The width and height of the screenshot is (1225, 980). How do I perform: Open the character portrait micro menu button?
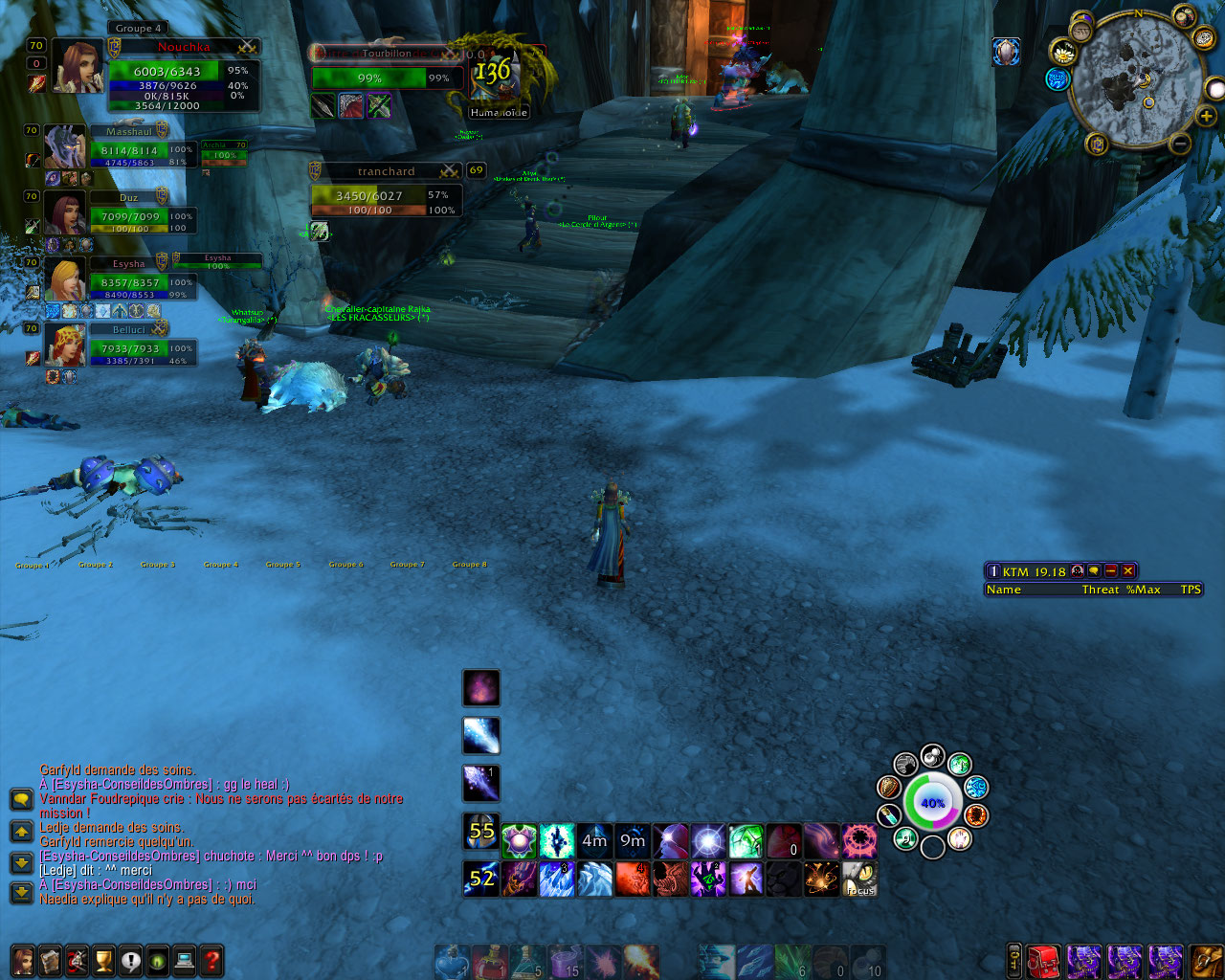coord(23,960)
